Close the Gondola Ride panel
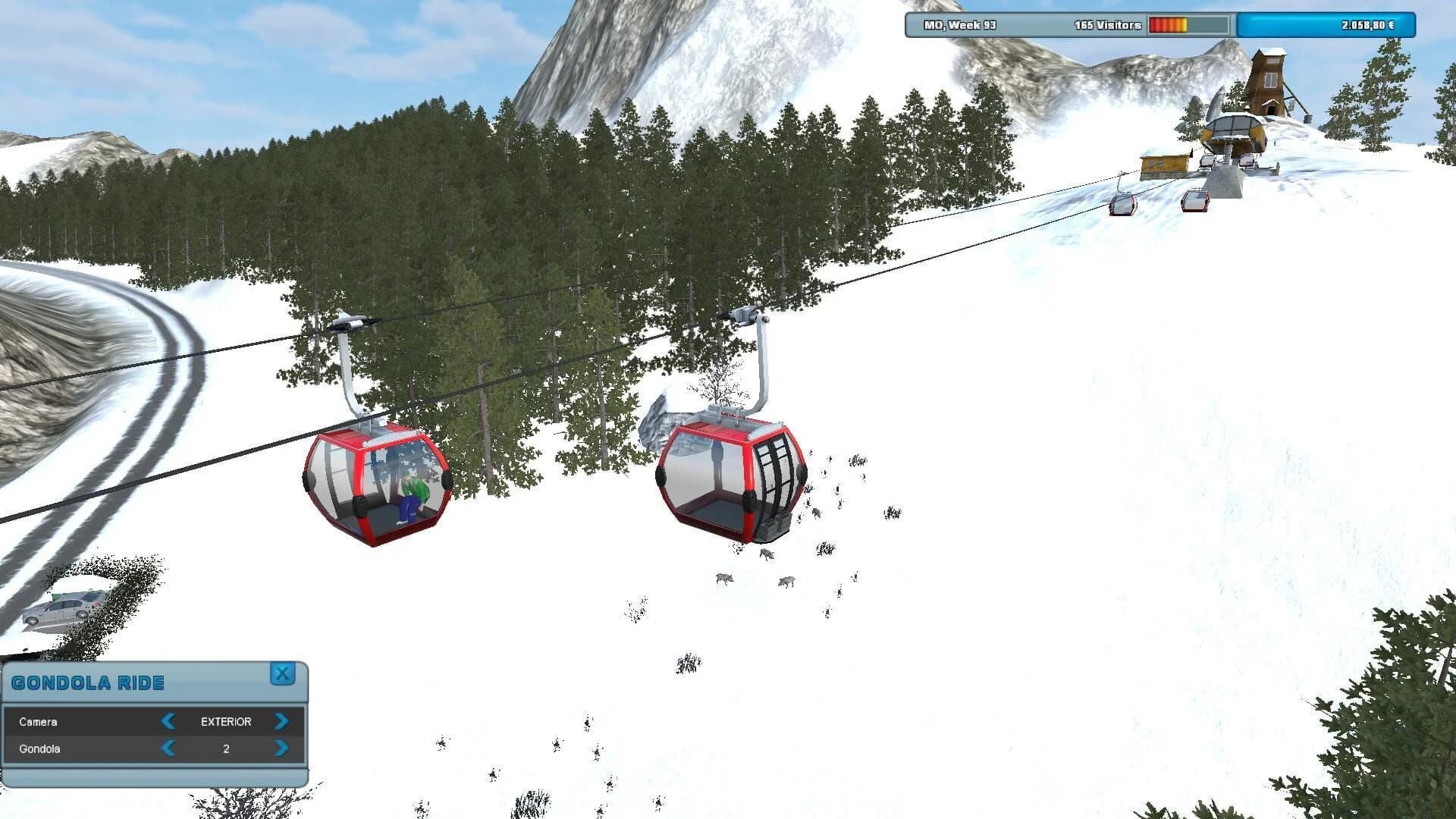The height and width of the screenshot is (819, 1456). point(283,673)
